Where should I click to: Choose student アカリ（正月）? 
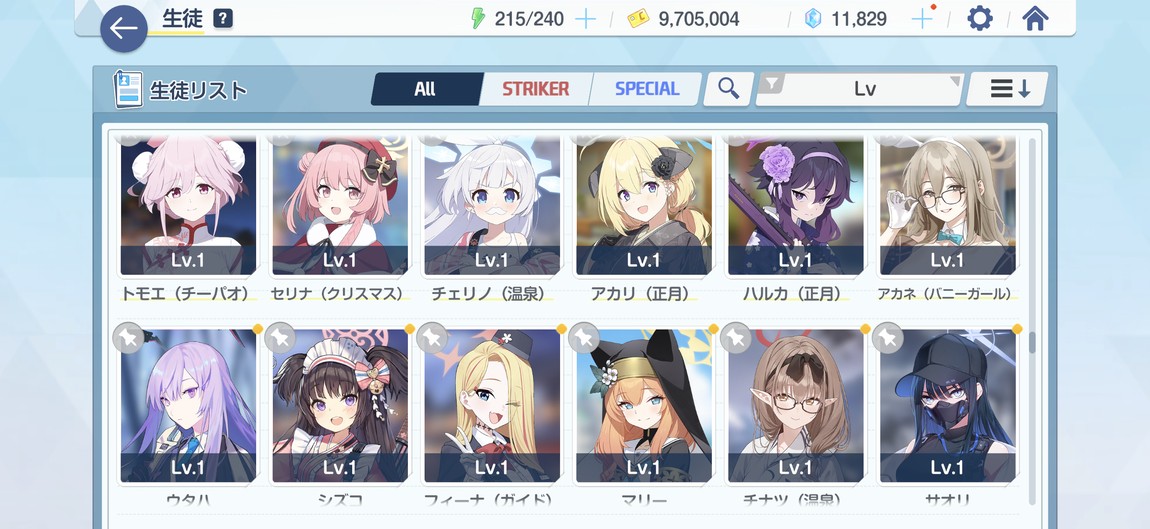(644, 205)
